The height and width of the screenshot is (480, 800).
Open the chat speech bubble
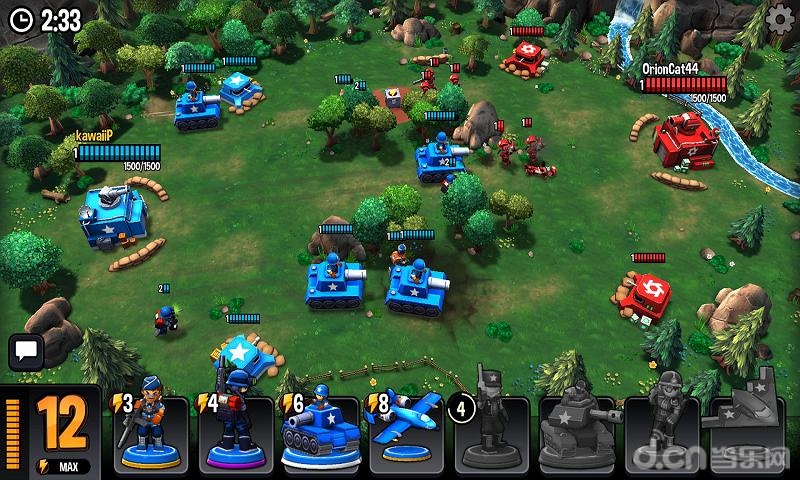click(x=24, y=352)
